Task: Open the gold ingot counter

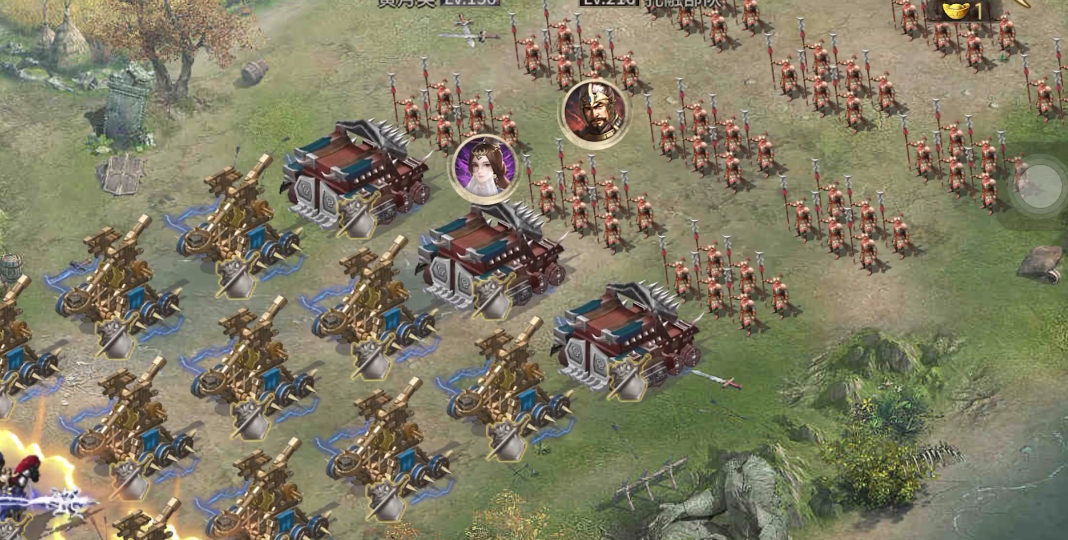Action: 966,11
